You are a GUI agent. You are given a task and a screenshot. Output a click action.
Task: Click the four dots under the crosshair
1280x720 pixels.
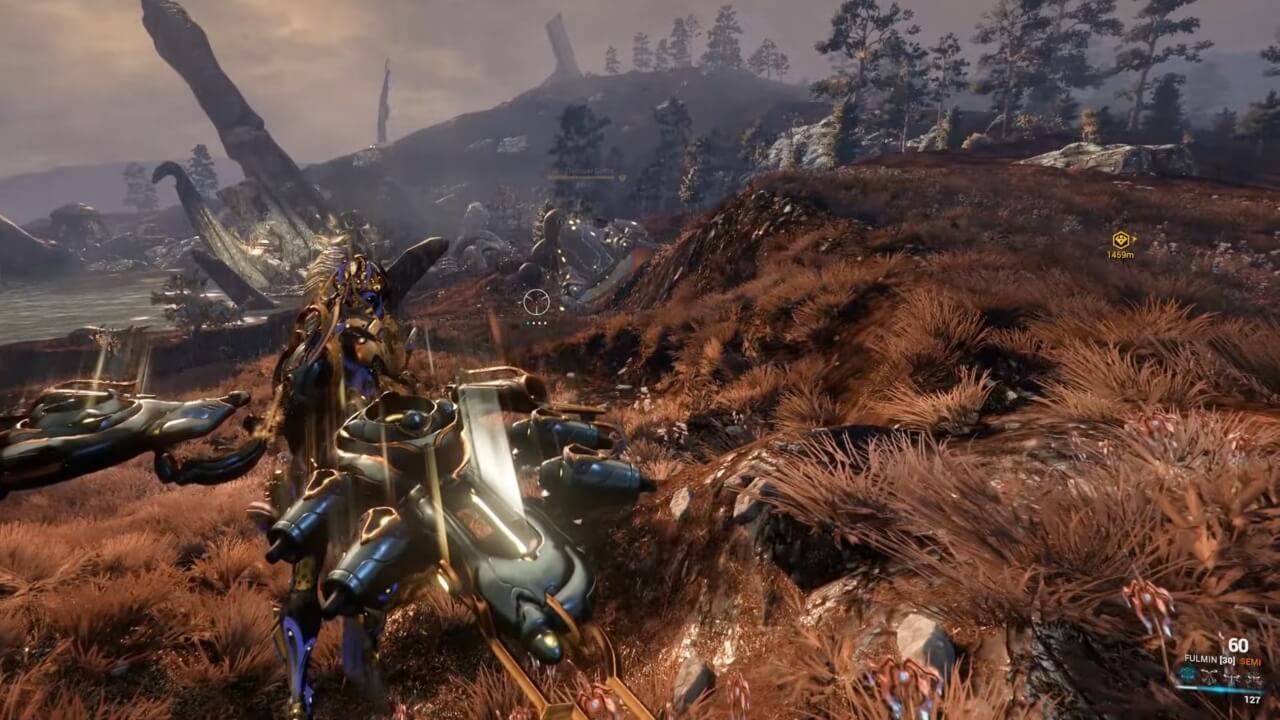click(x=537, y=322)
